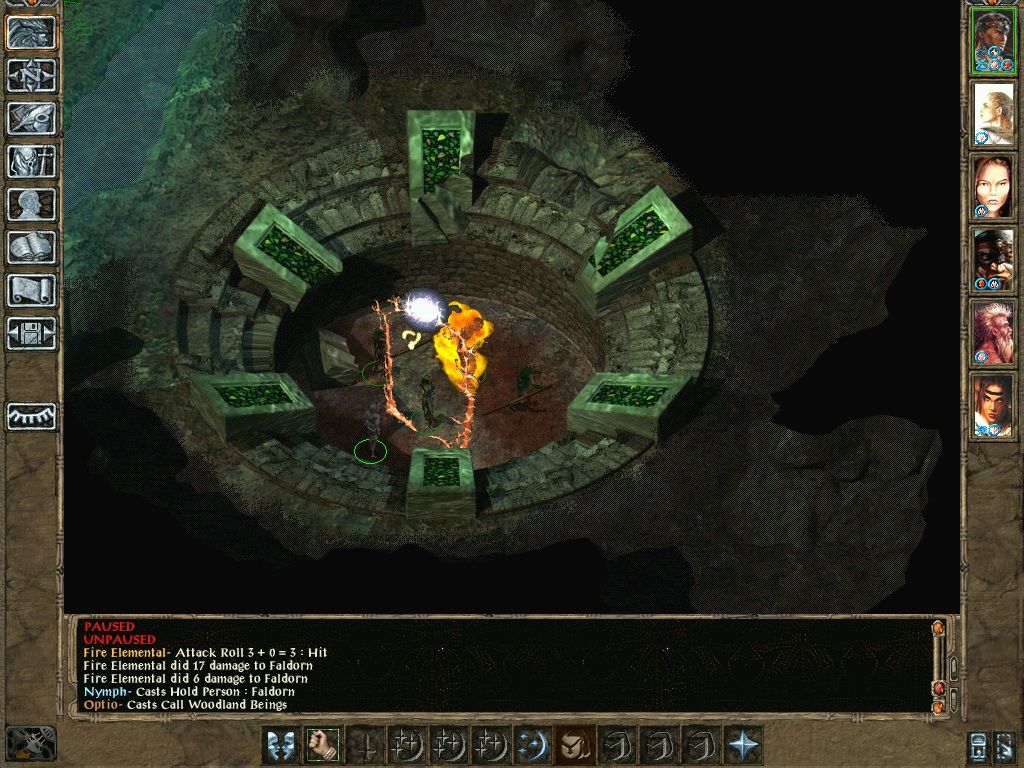Open the journal quill button
The width and height of the screenshot is (1024, 768).
pyautogui.click(x=31, y=118)
